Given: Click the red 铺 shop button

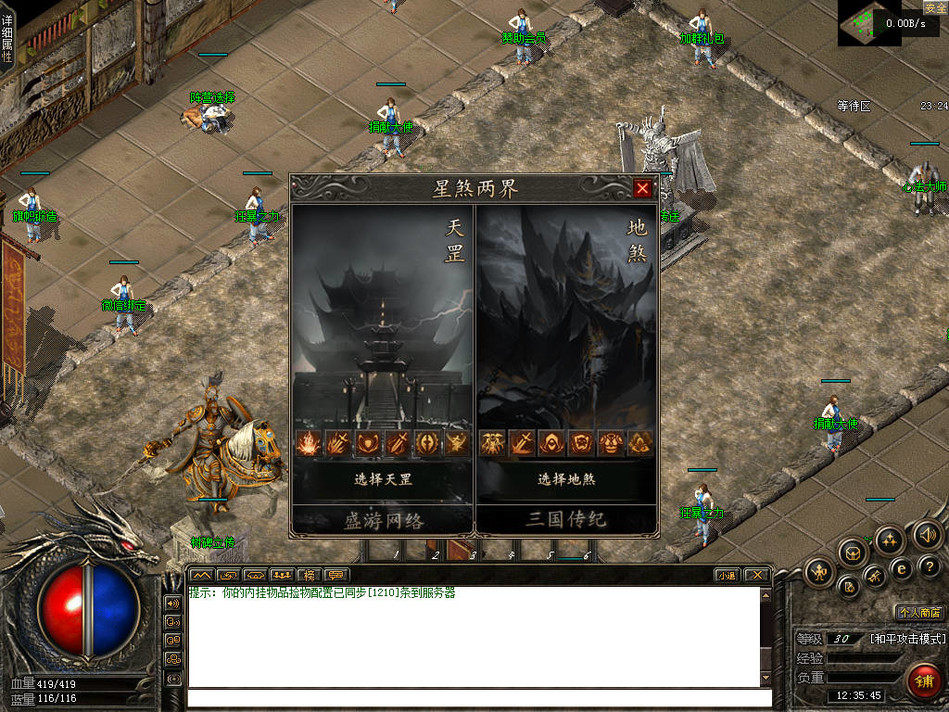Looking at the screenshot, I should coord(924,680).
